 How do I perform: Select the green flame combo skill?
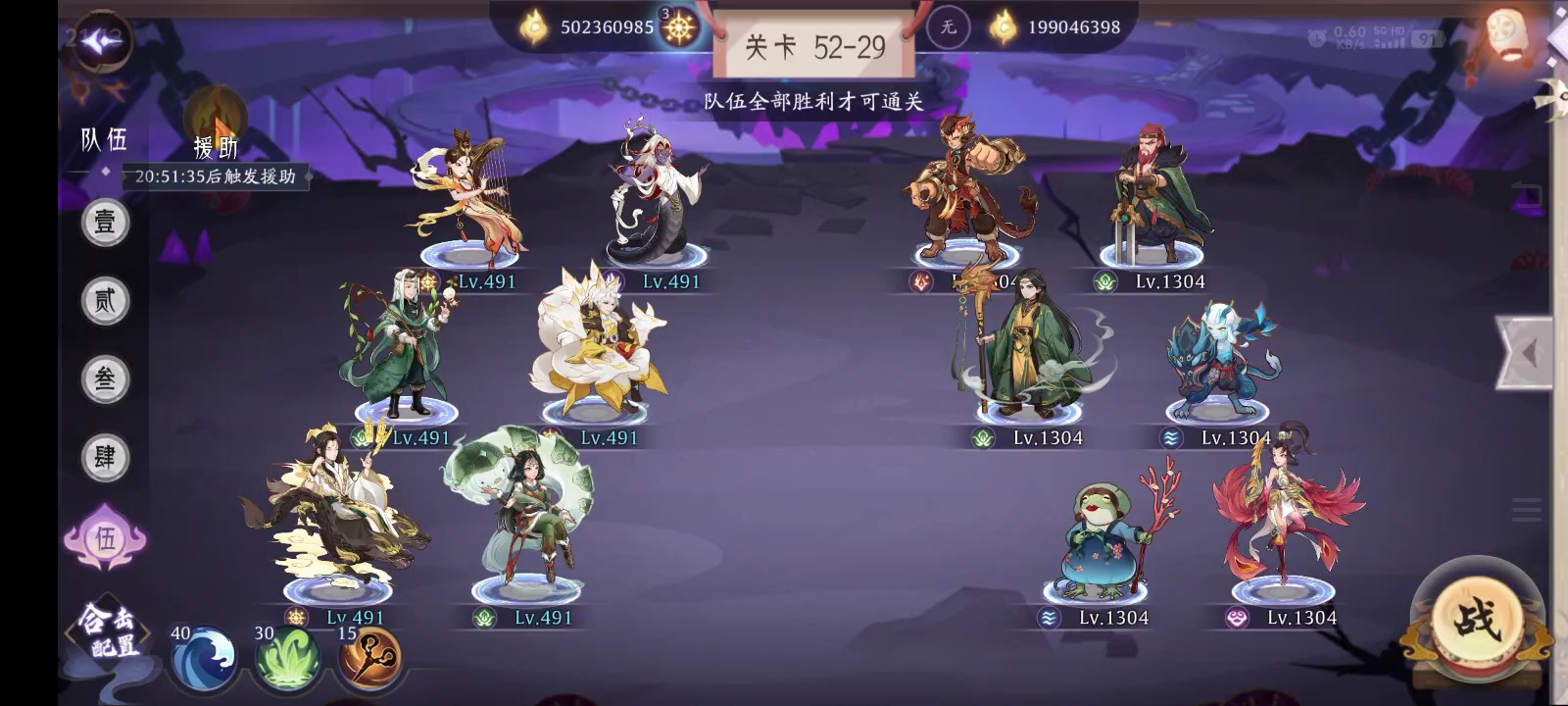tap(287, 656)
